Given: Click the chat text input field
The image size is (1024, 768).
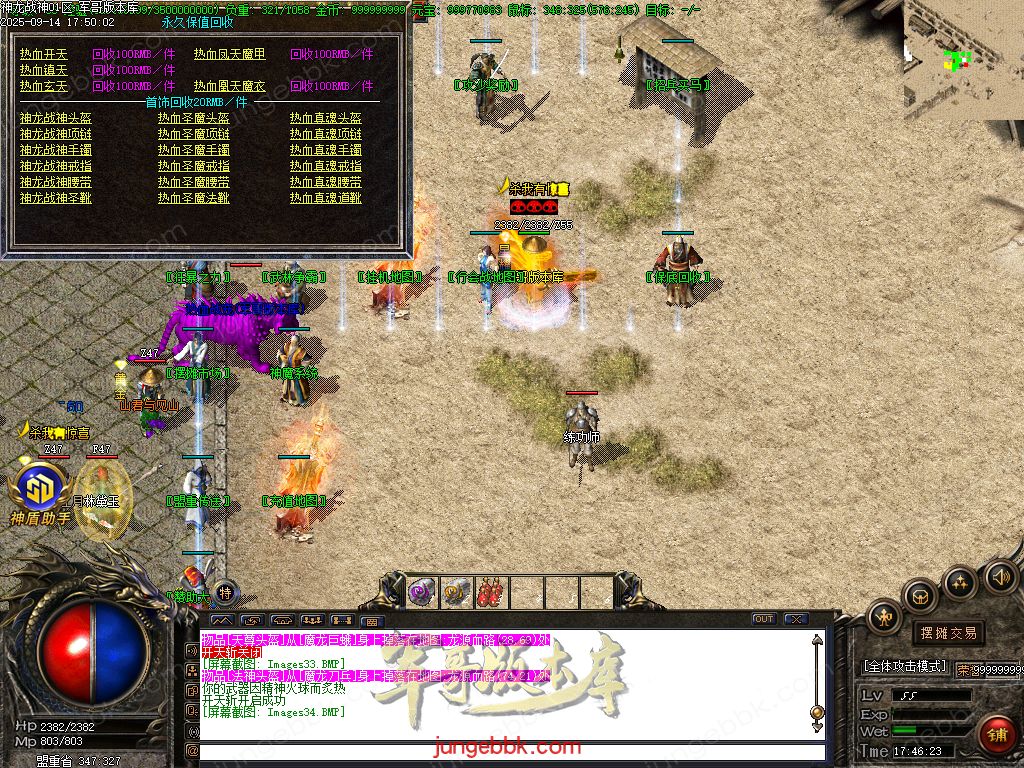Looking at the screenshot, I should [x=510, y=750].
